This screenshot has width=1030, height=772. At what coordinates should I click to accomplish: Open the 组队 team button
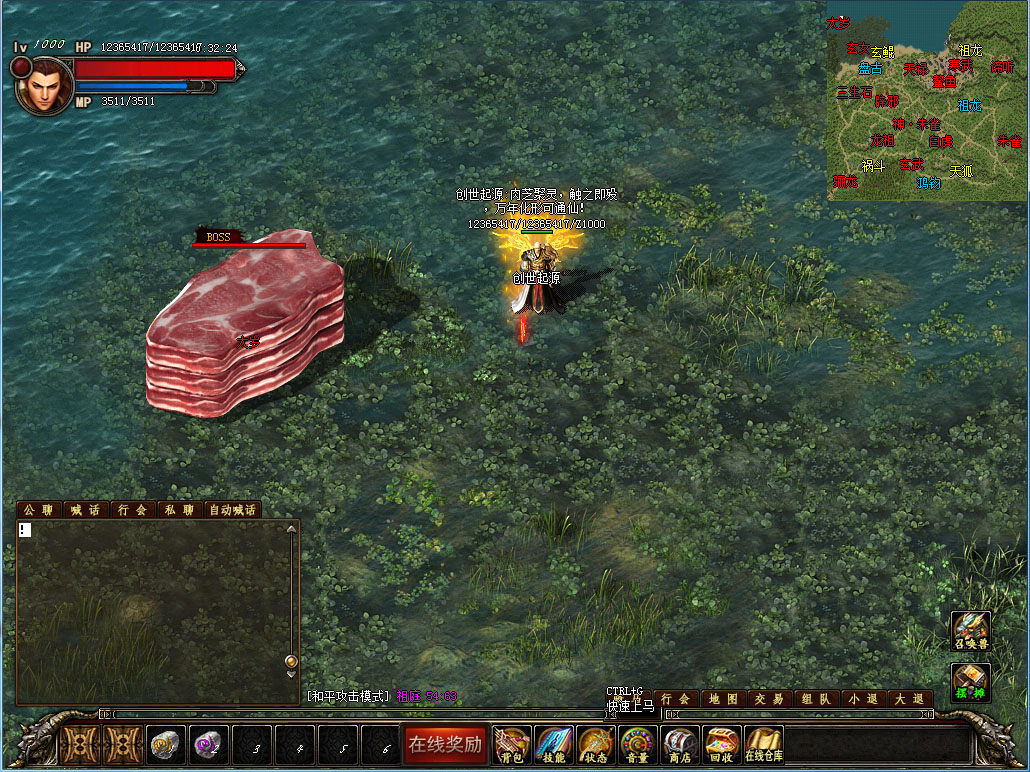click(815, 699)
